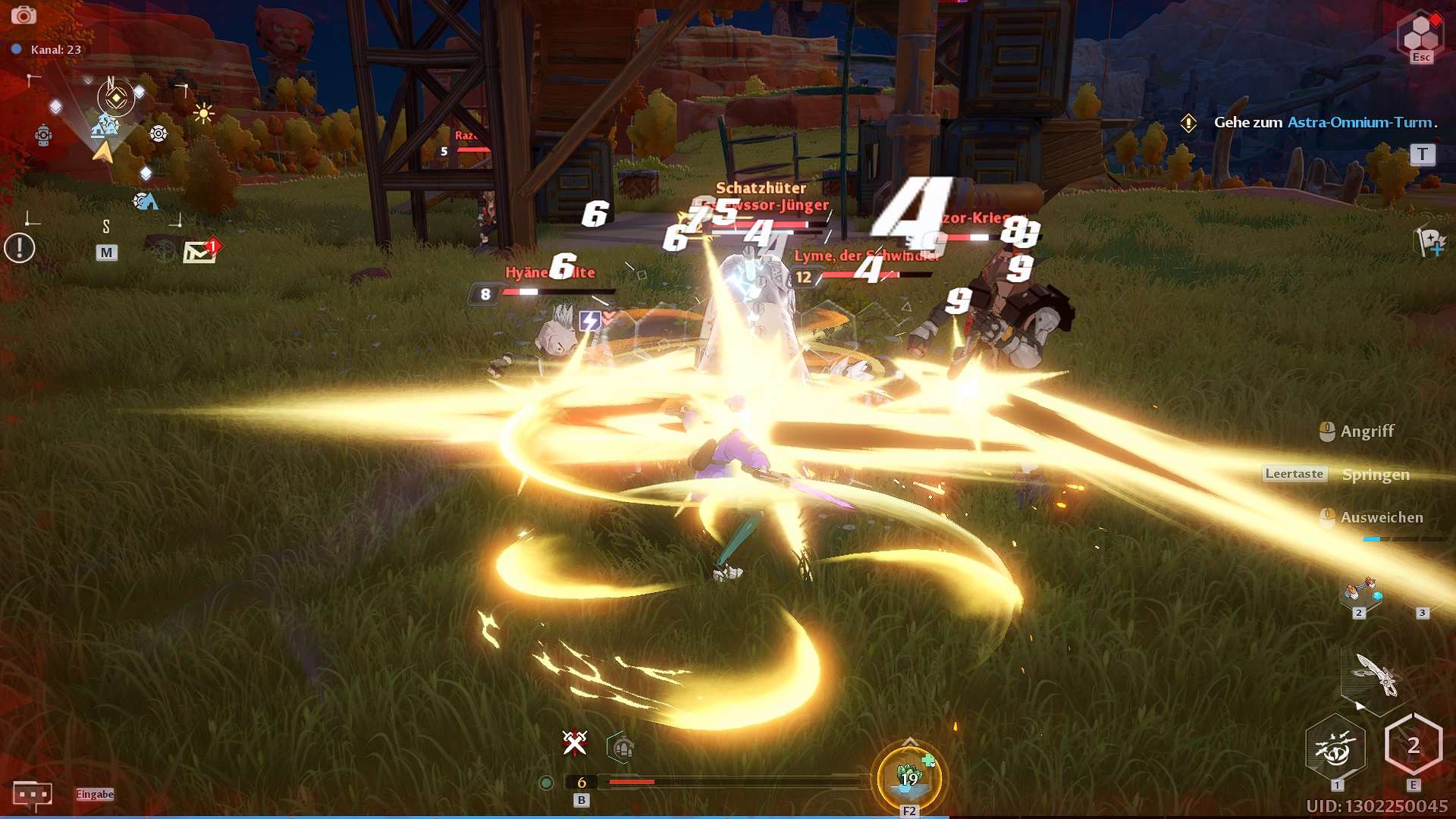Open the chat speech bubble
The width and height of the screenshot is (1456, 819).
click(32, 795)
